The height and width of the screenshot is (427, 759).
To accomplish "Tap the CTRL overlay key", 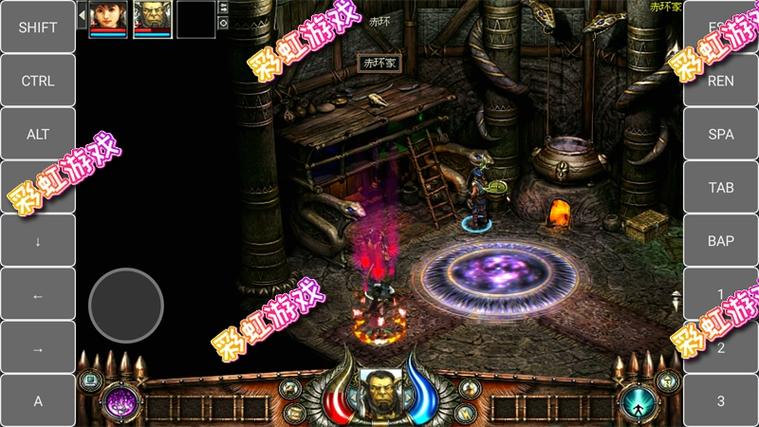I will coord(37,81).
